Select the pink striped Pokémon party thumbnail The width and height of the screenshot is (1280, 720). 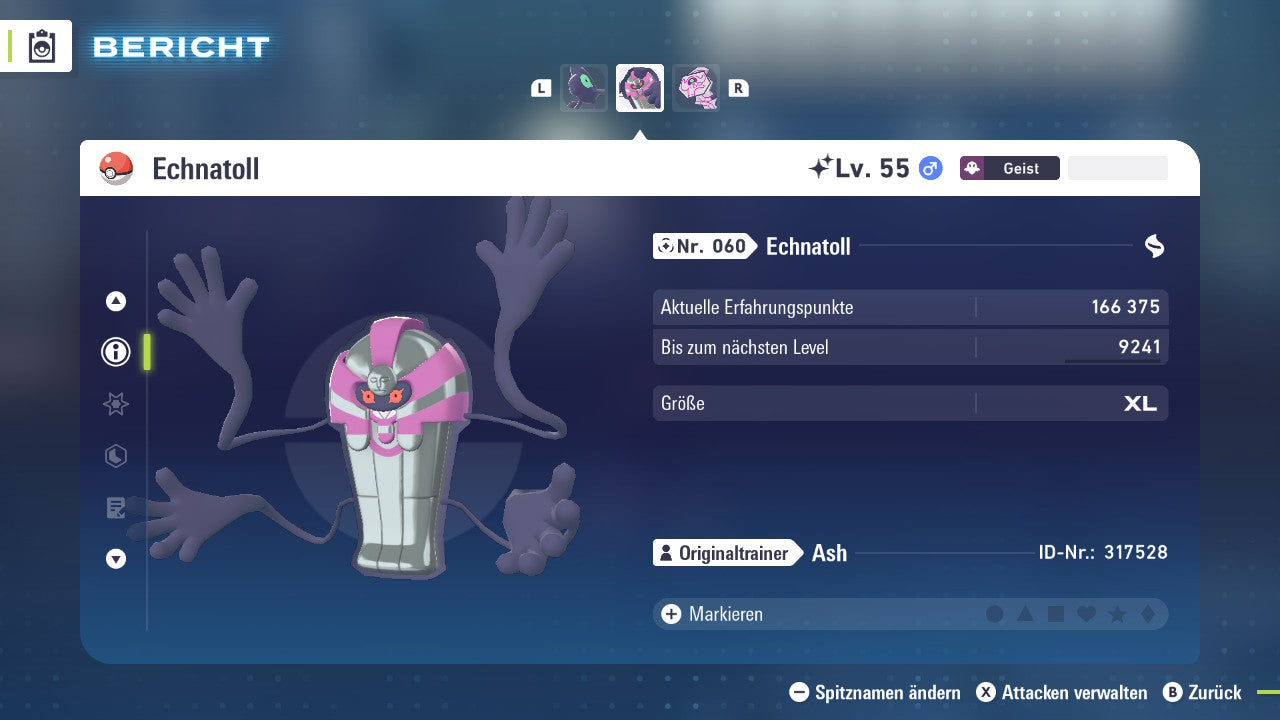tap(696, 88)
